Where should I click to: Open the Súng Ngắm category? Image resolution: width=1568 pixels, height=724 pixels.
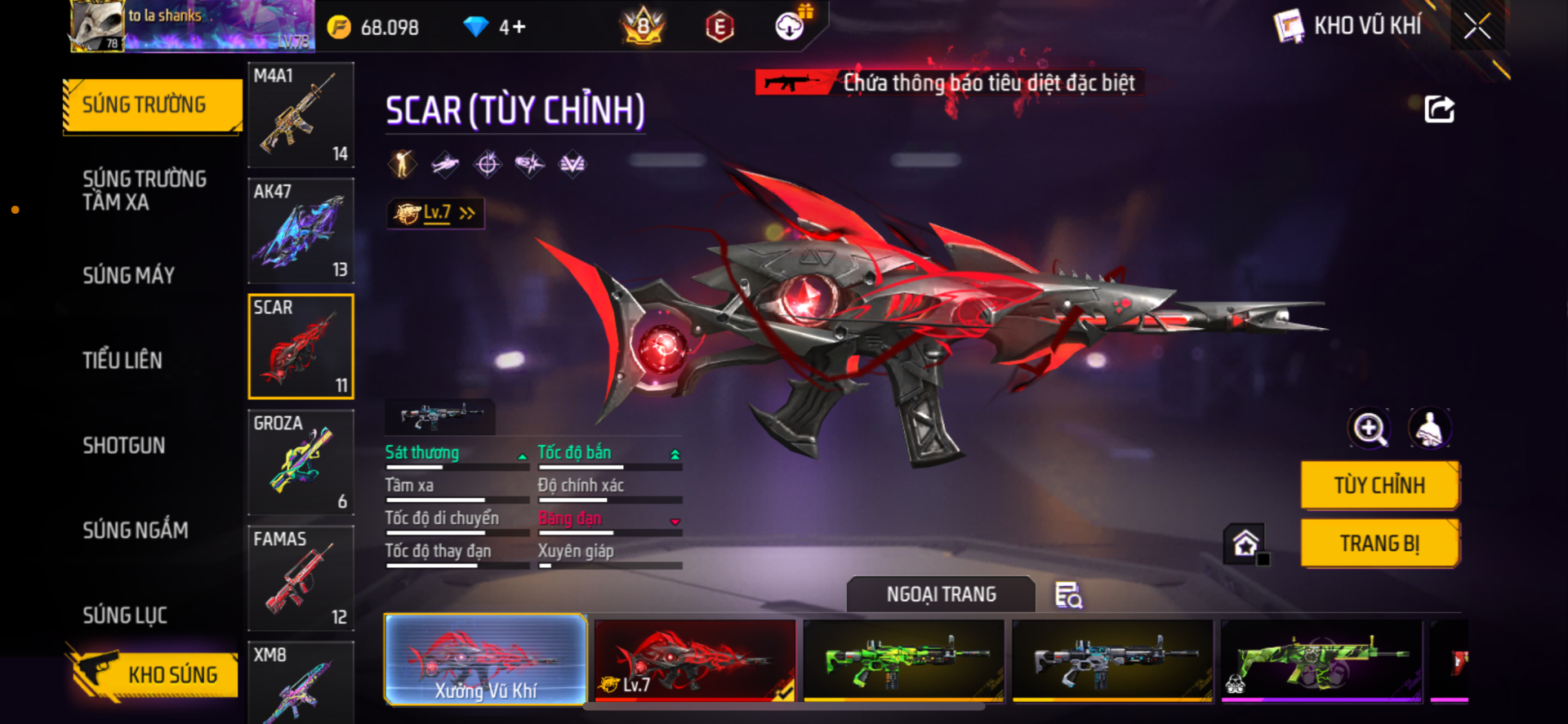[136, 531]
